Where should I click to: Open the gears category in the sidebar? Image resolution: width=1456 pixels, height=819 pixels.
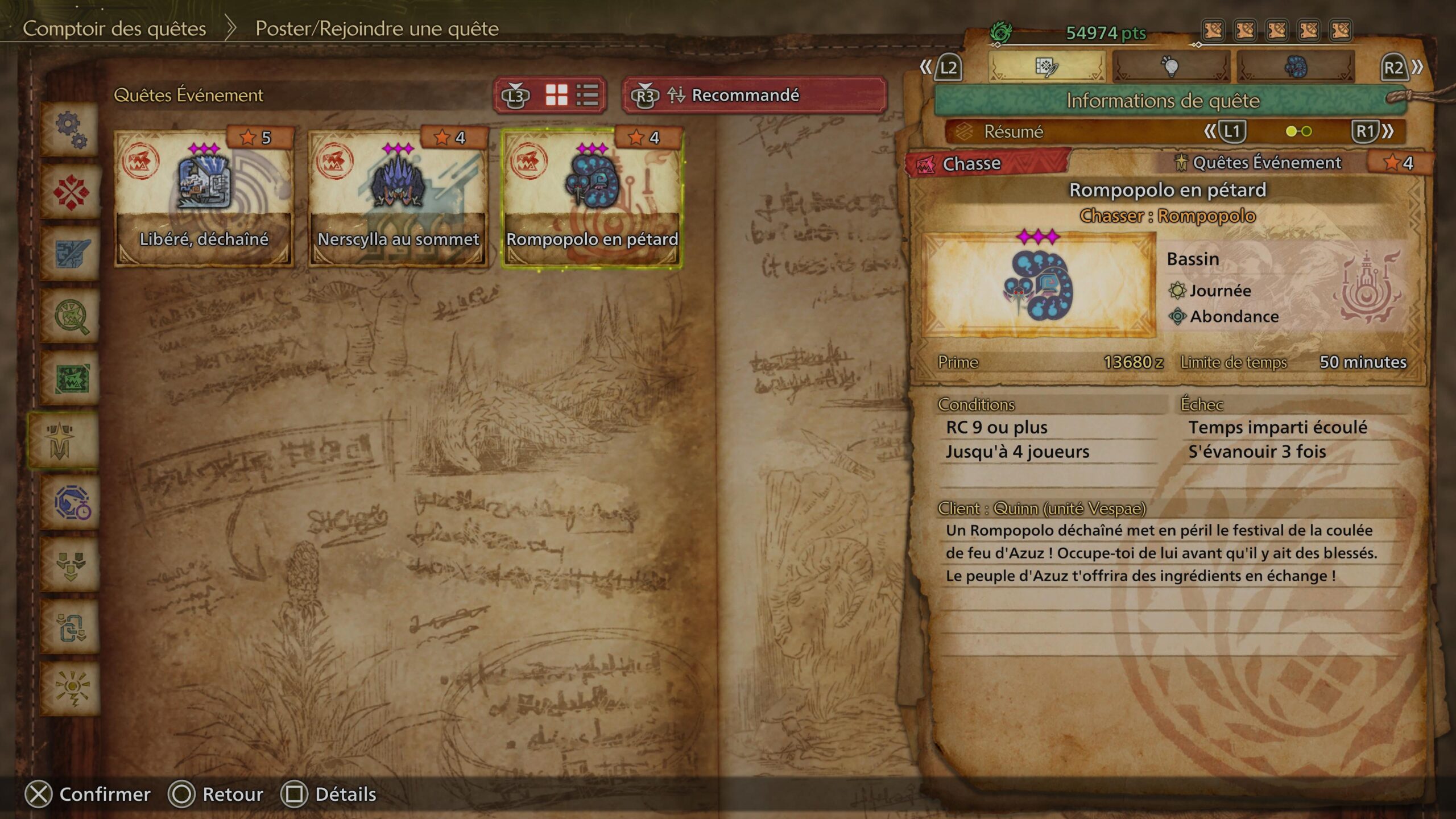(x=71, y=130)
